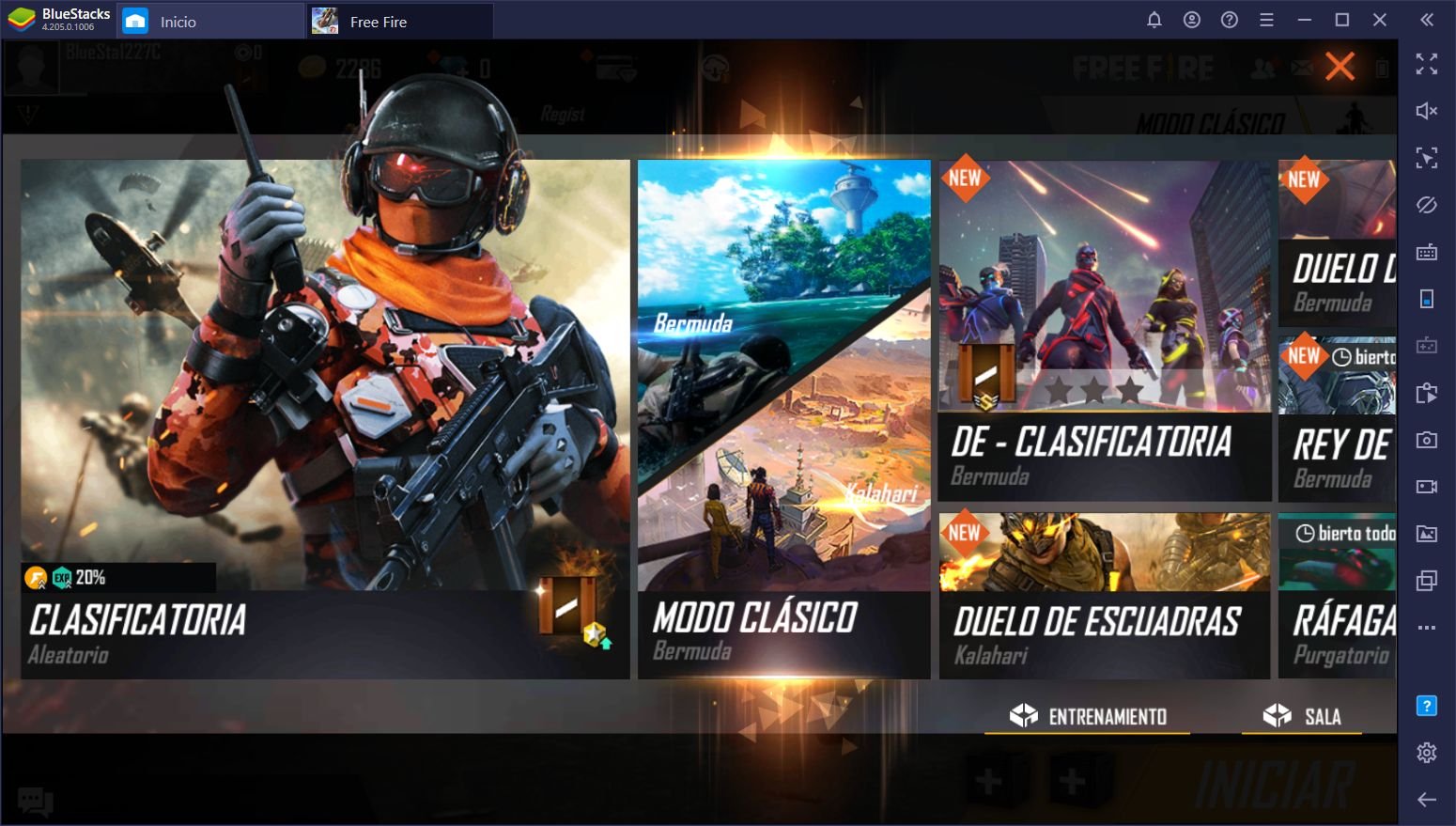Select the Clasificatoria ranked mode card
The height and width of the screenshot is (826, 1456).
tap(325, 419)
